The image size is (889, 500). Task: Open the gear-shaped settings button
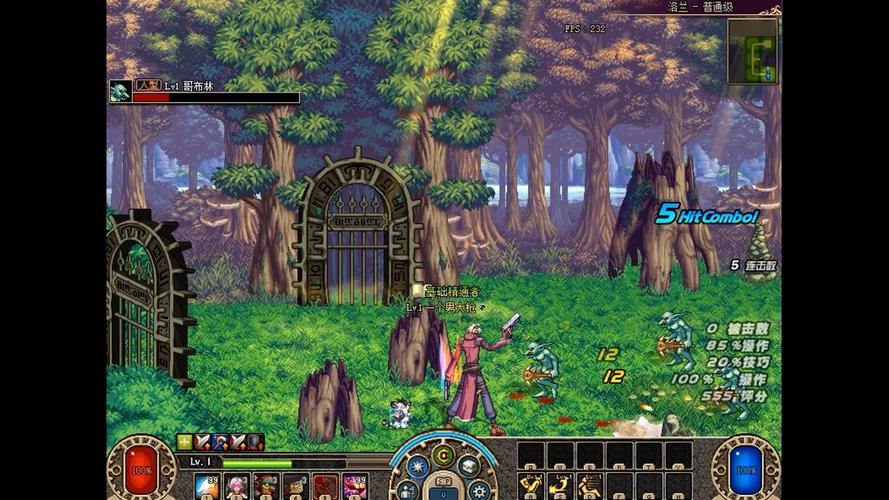(479, 489)
